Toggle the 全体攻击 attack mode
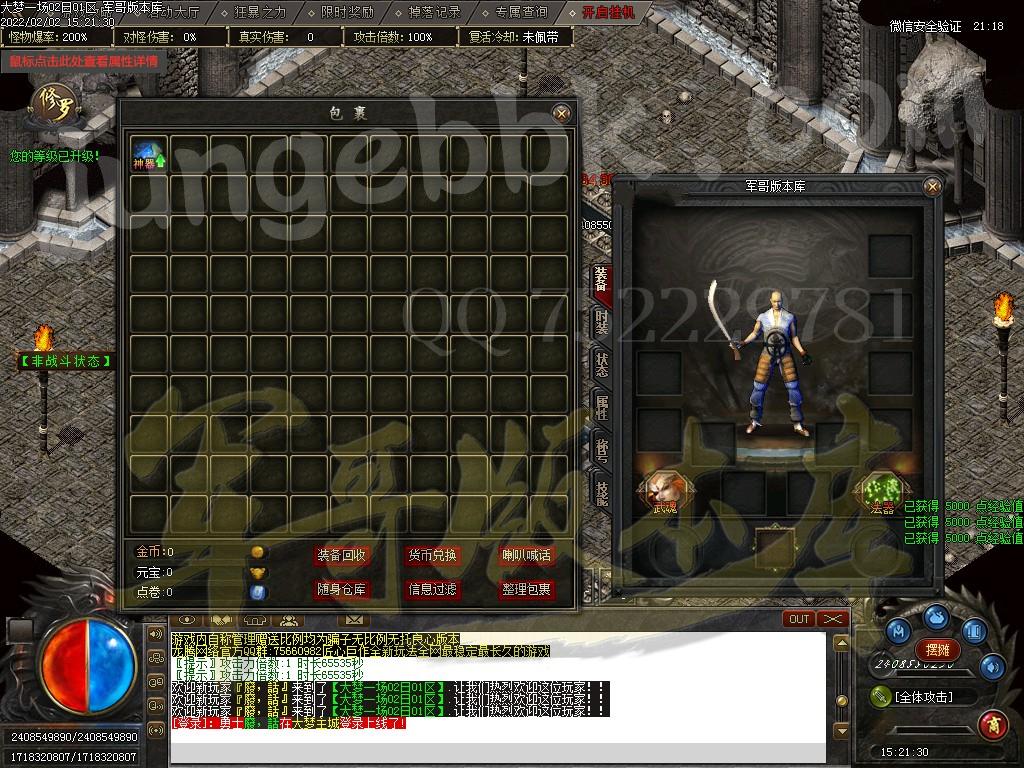 coord(924,697)
